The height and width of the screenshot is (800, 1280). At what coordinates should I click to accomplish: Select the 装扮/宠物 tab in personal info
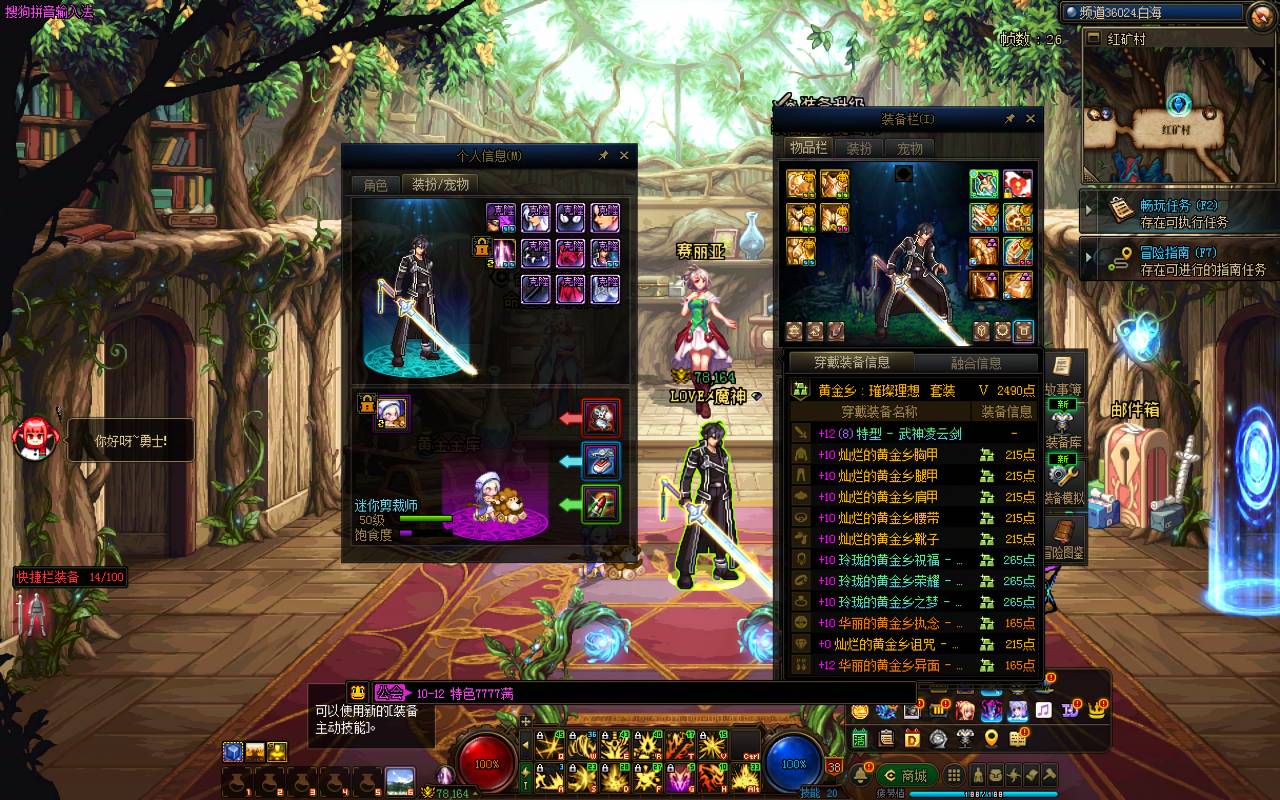(x=440, y=185)
